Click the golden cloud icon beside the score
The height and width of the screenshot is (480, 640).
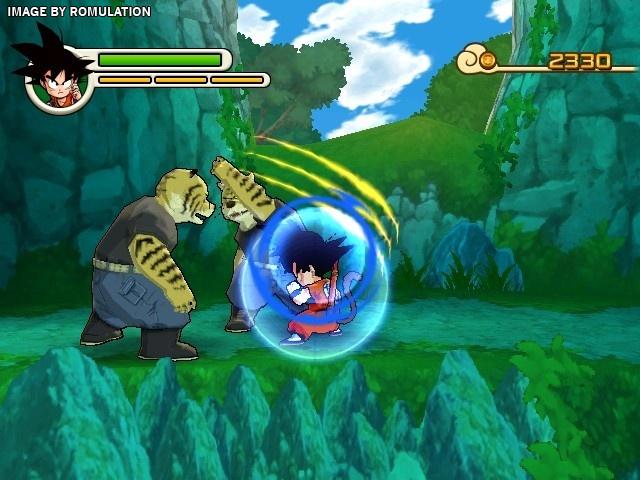tap(477, 61)
